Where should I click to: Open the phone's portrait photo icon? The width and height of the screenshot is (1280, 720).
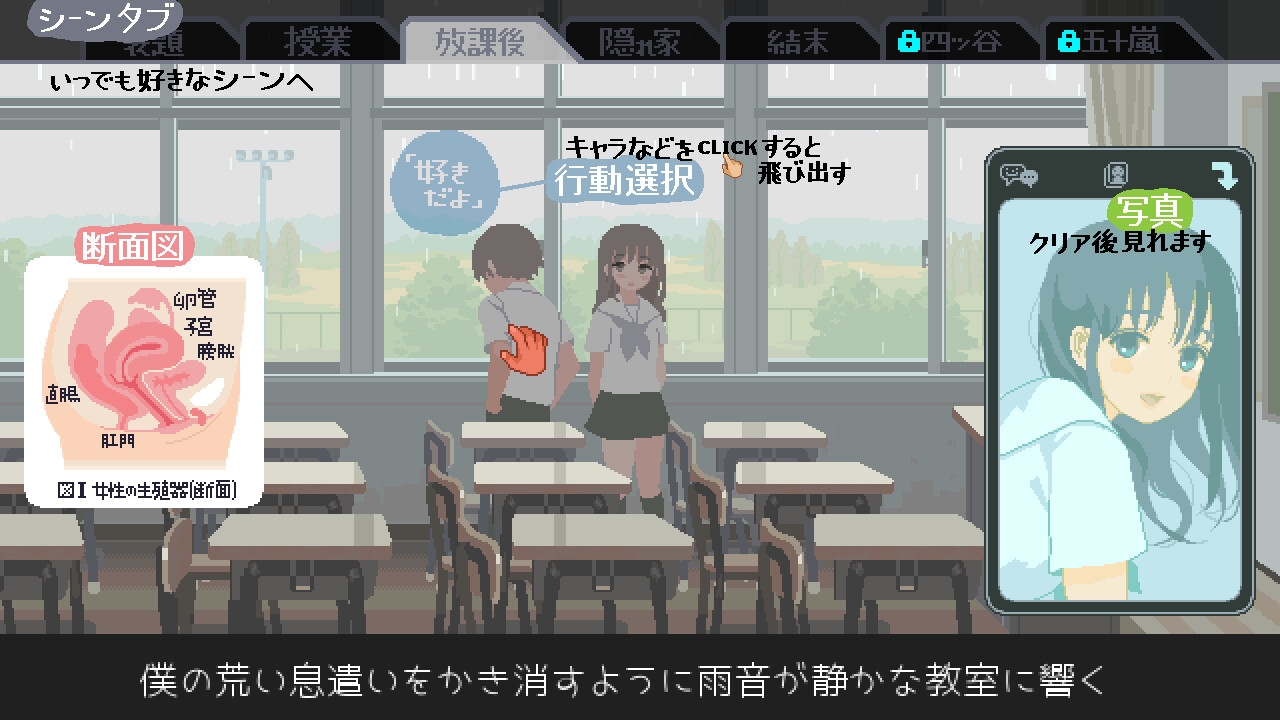1116,176
